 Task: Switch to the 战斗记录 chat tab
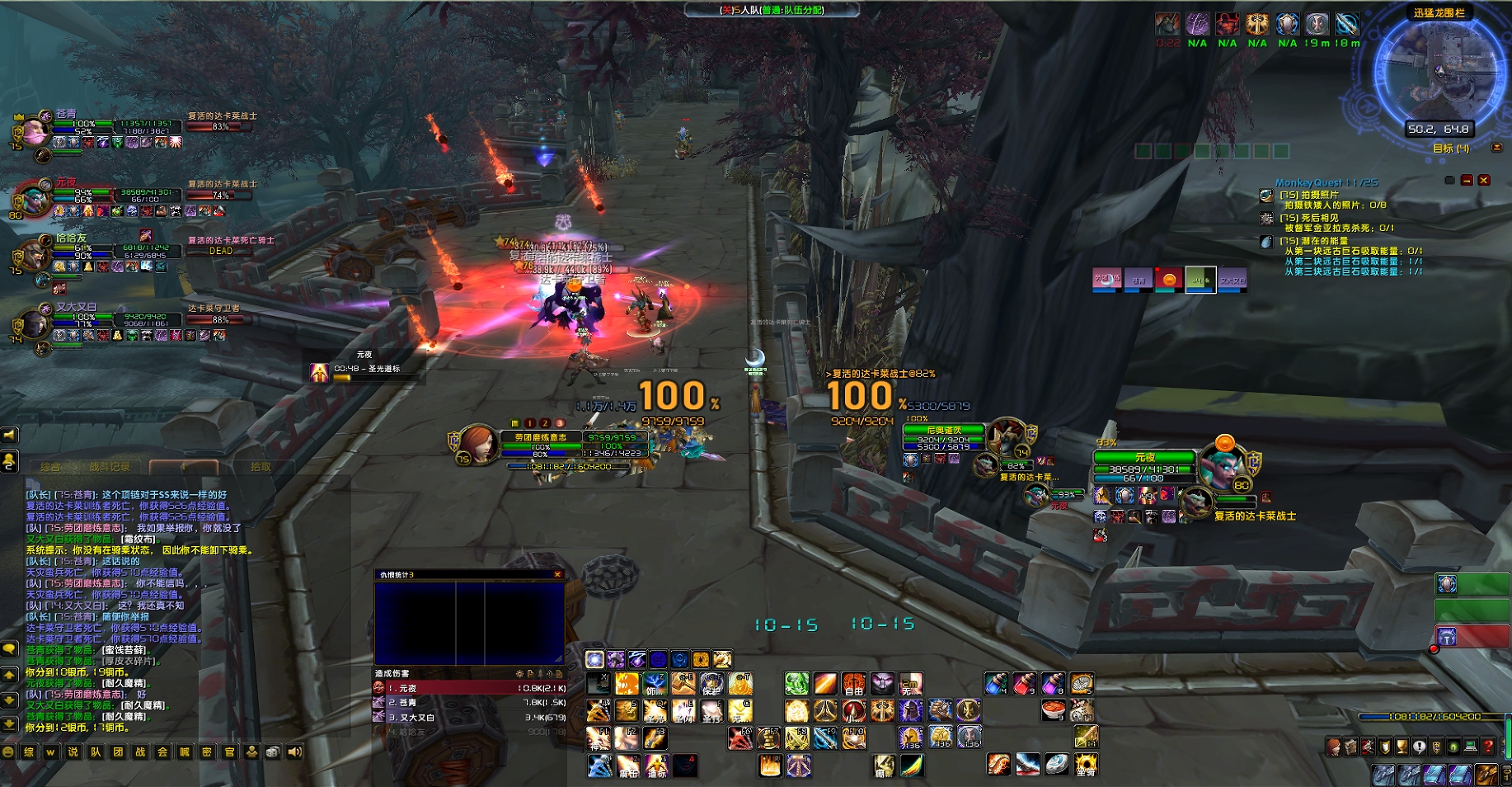(x=109, y=467)
